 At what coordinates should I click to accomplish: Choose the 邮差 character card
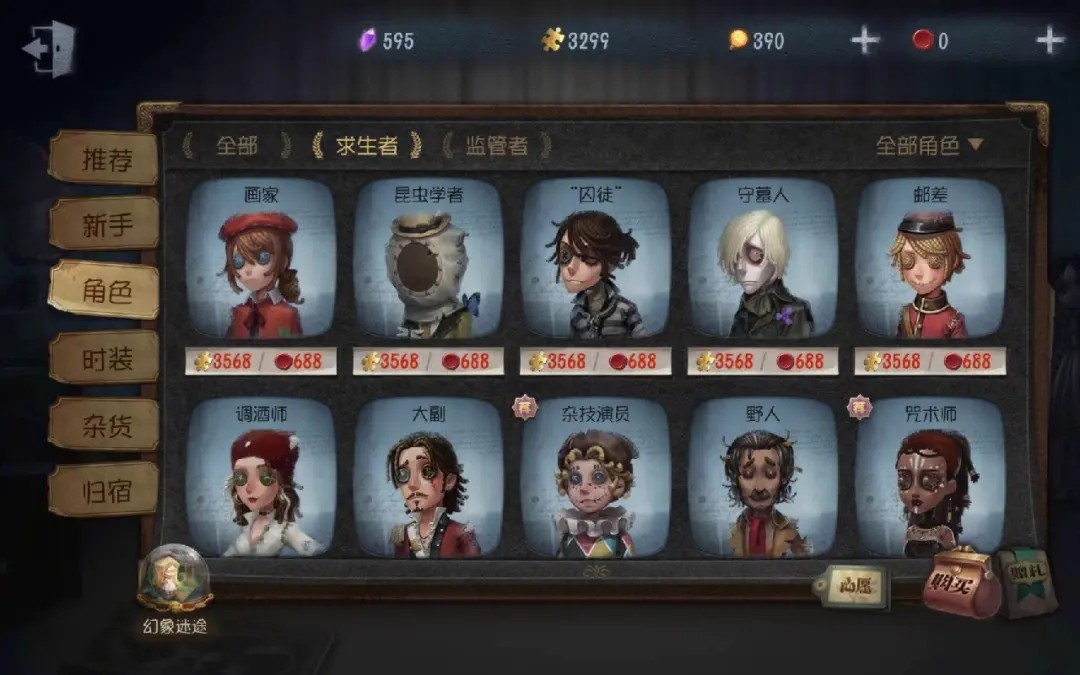coord(930,261)
